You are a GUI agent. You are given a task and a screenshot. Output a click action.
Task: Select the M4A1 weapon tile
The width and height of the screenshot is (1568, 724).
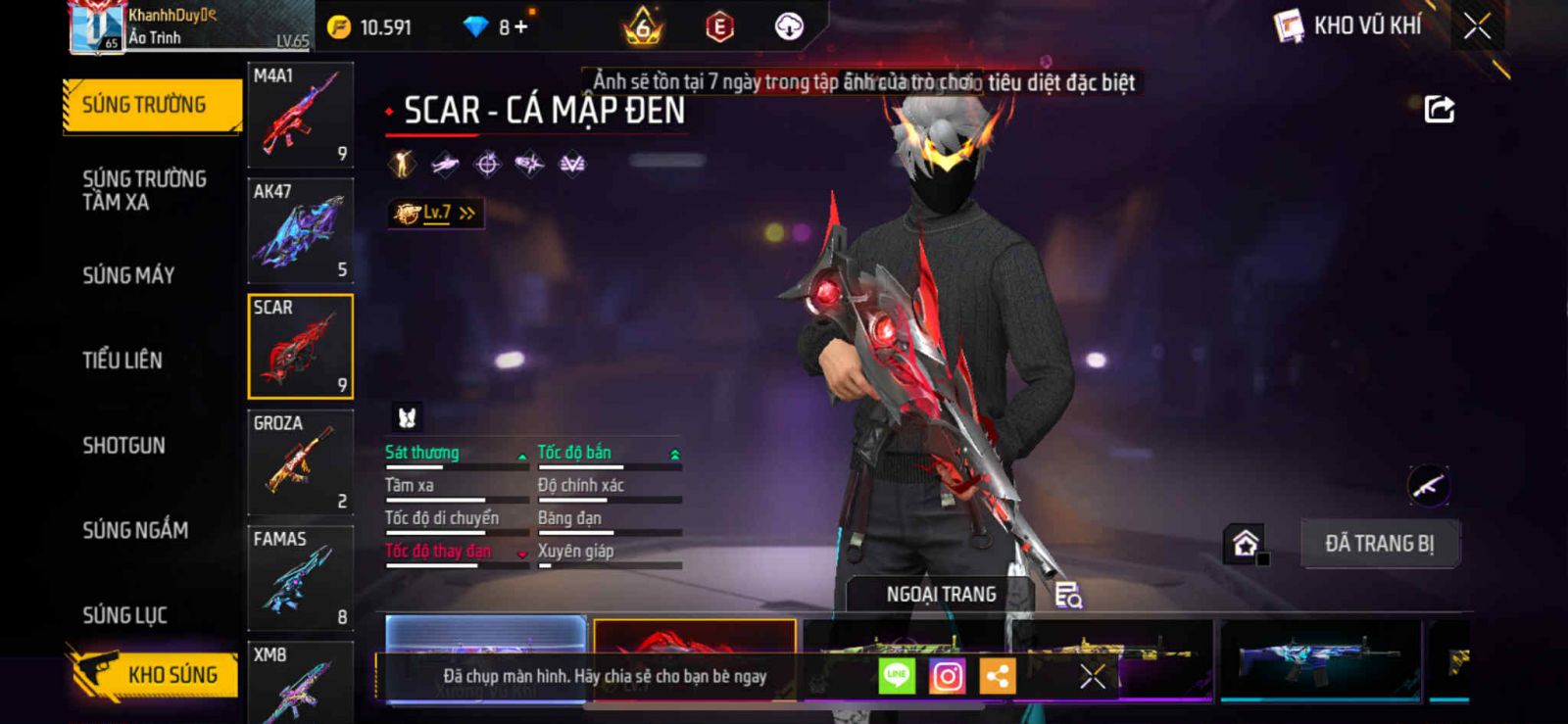tap(300, 115)
